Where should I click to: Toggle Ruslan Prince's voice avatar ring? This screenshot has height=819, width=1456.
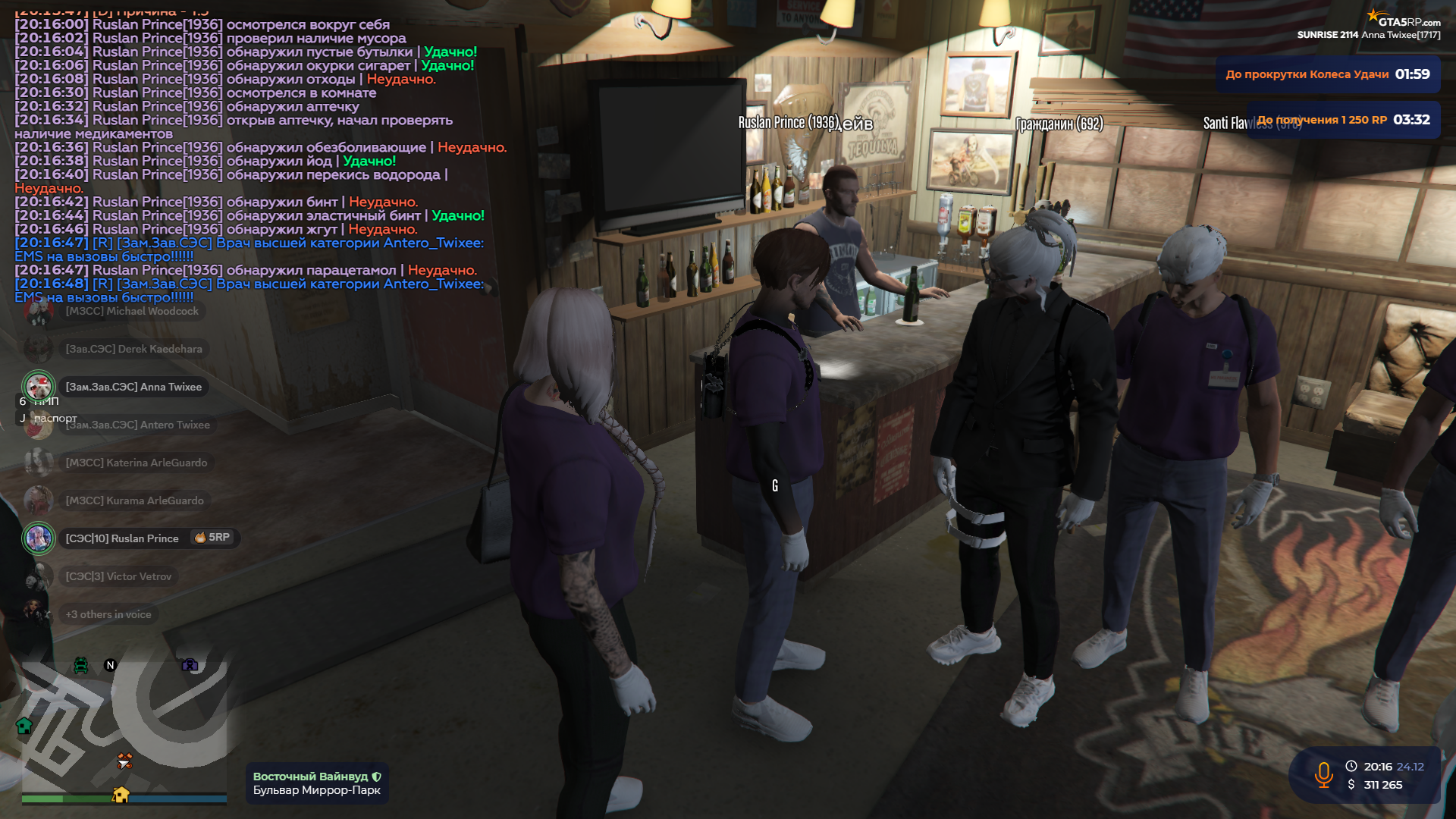pyautogui.click(x=39, y=538)
